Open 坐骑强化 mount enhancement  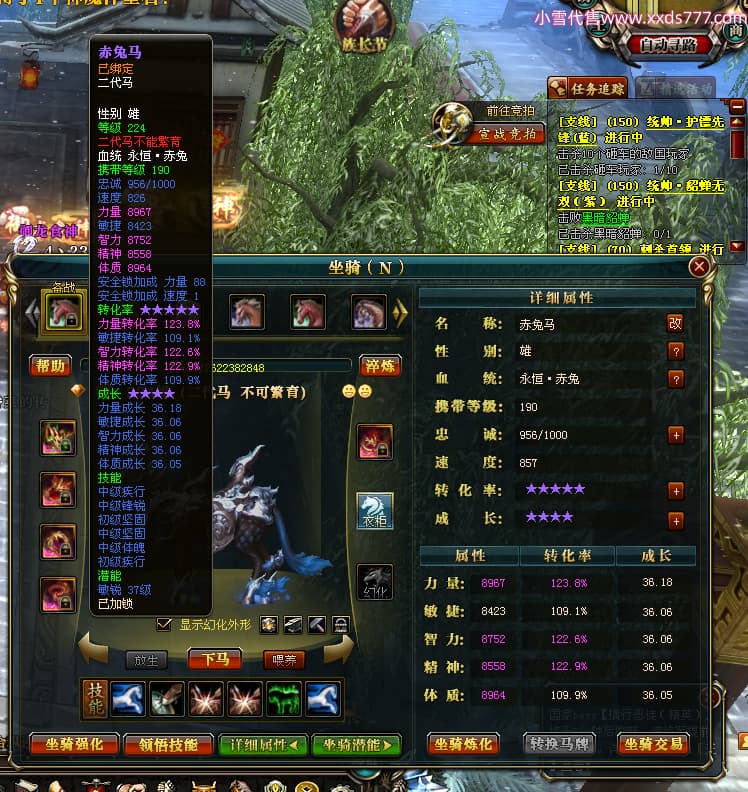(x=71, y=745)
